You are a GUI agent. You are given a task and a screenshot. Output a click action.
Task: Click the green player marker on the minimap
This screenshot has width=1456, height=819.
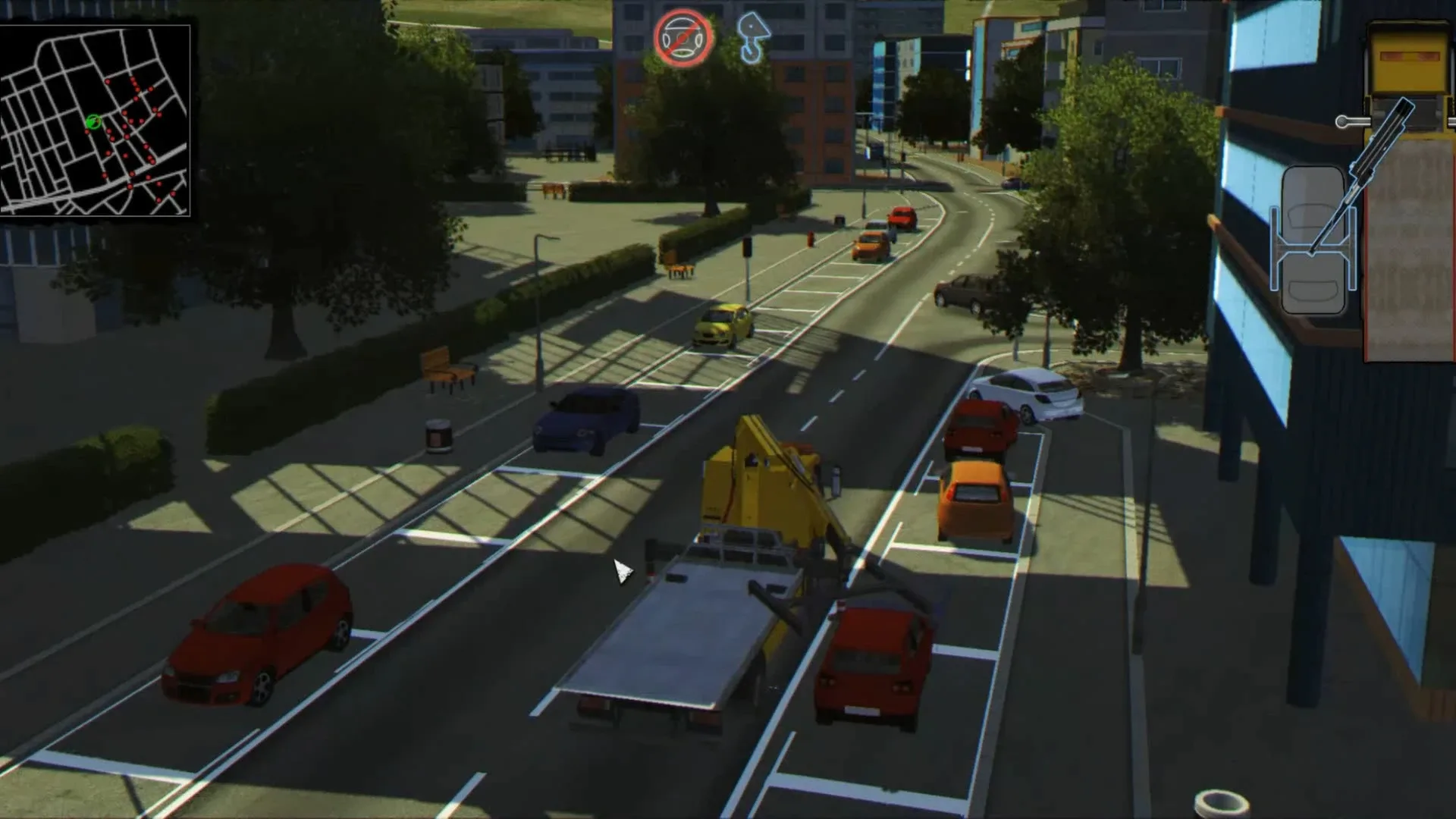pos(93,121)
